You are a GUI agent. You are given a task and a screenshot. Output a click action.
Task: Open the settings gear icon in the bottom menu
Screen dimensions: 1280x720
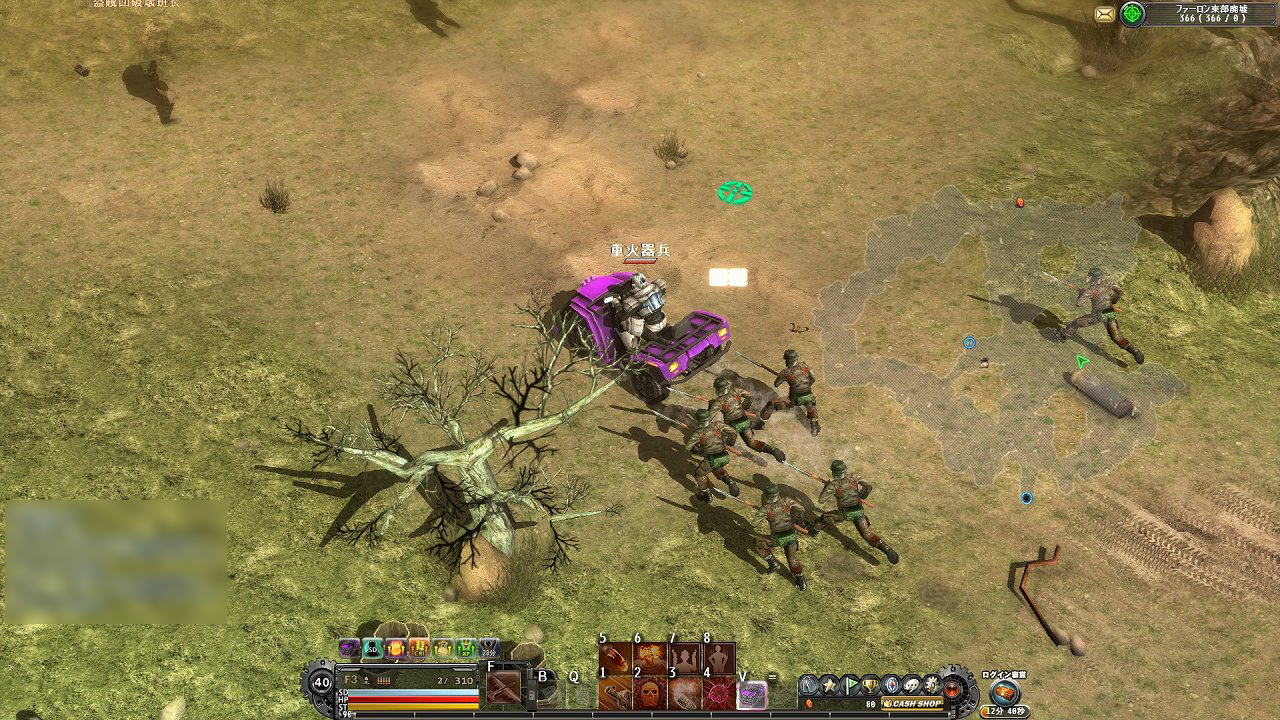931,685
